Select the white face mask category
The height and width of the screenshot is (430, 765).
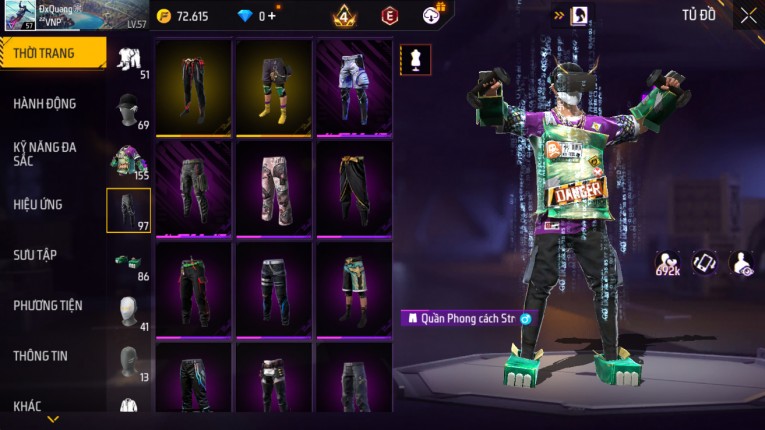coord(129,310)
